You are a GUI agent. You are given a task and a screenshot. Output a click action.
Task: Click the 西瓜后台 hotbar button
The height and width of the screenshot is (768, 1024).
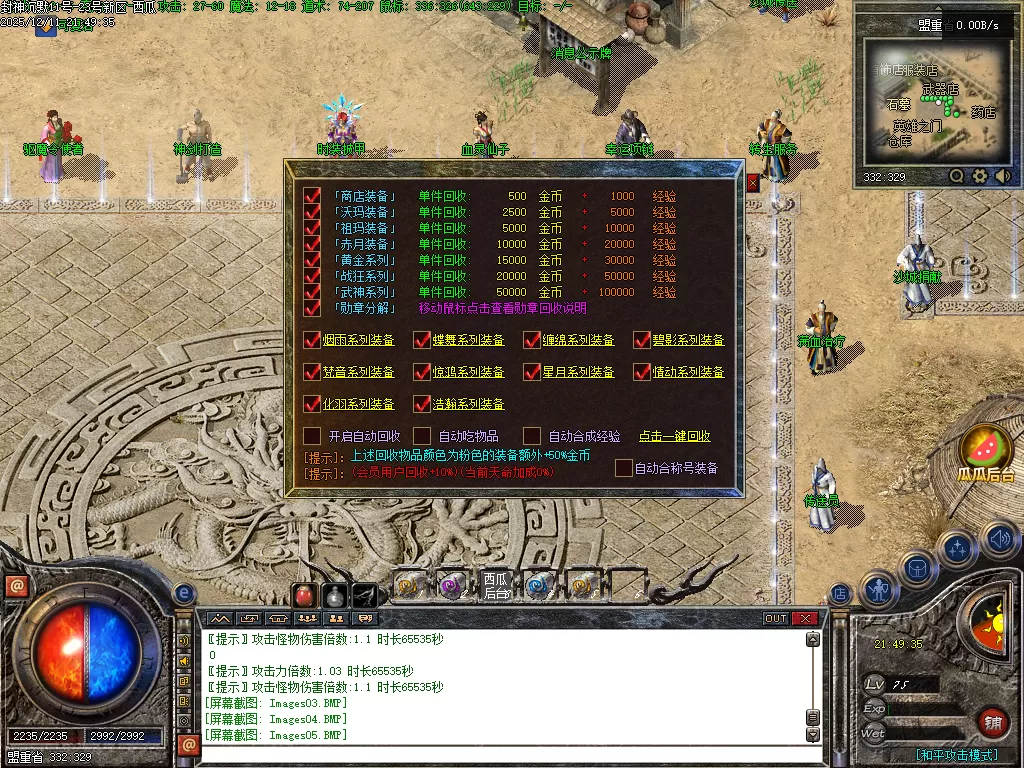pos(496,586)
